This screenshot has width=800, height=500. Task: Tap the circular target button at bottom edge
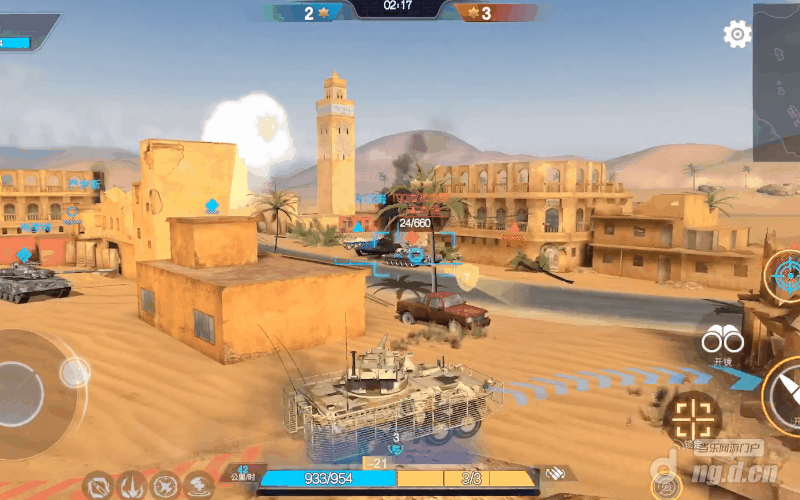click(x=667, y=487)
